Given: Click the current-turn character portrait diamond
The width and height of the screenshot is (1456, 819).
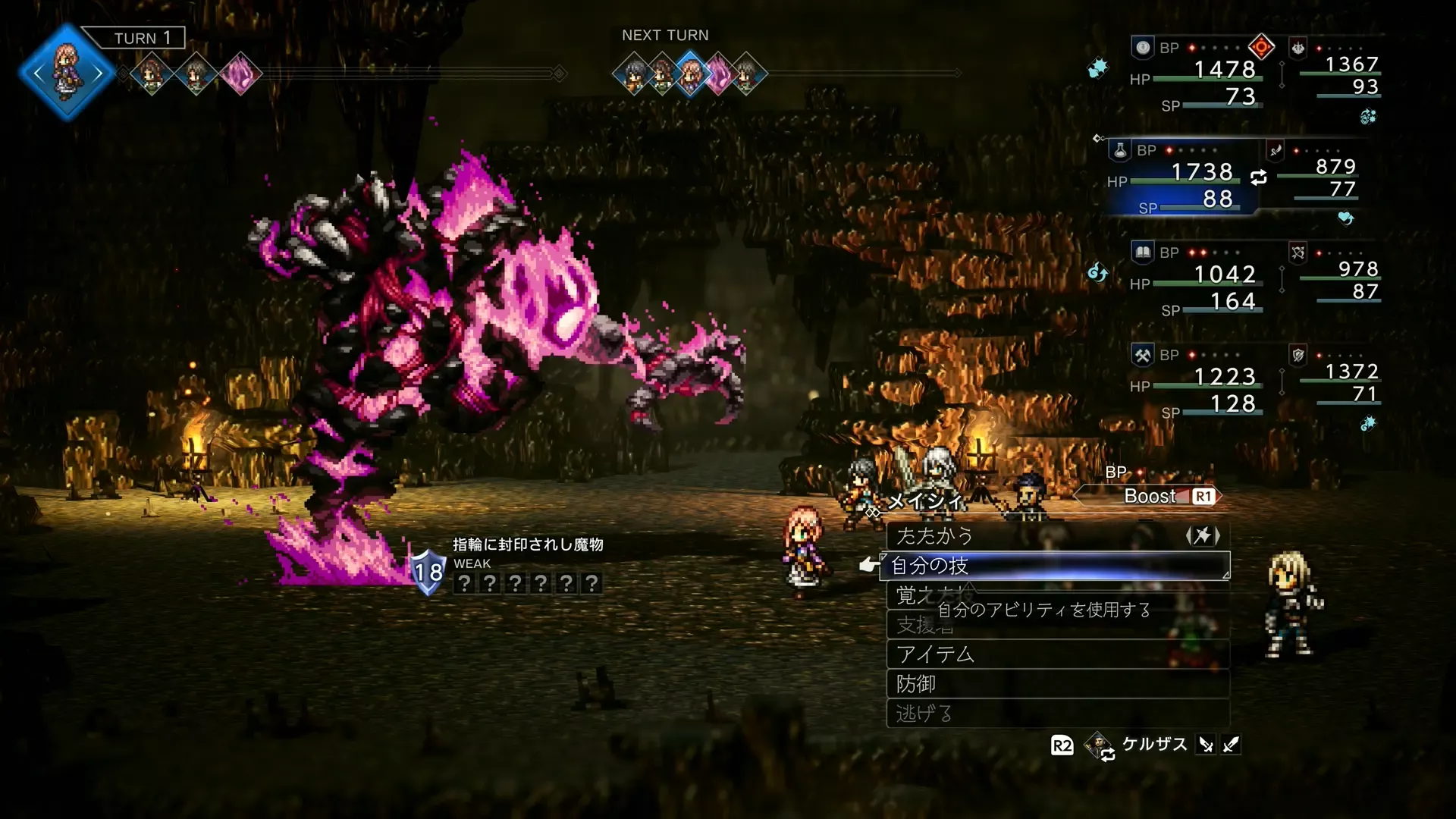Looking at the screenshot, I should 67,73.
